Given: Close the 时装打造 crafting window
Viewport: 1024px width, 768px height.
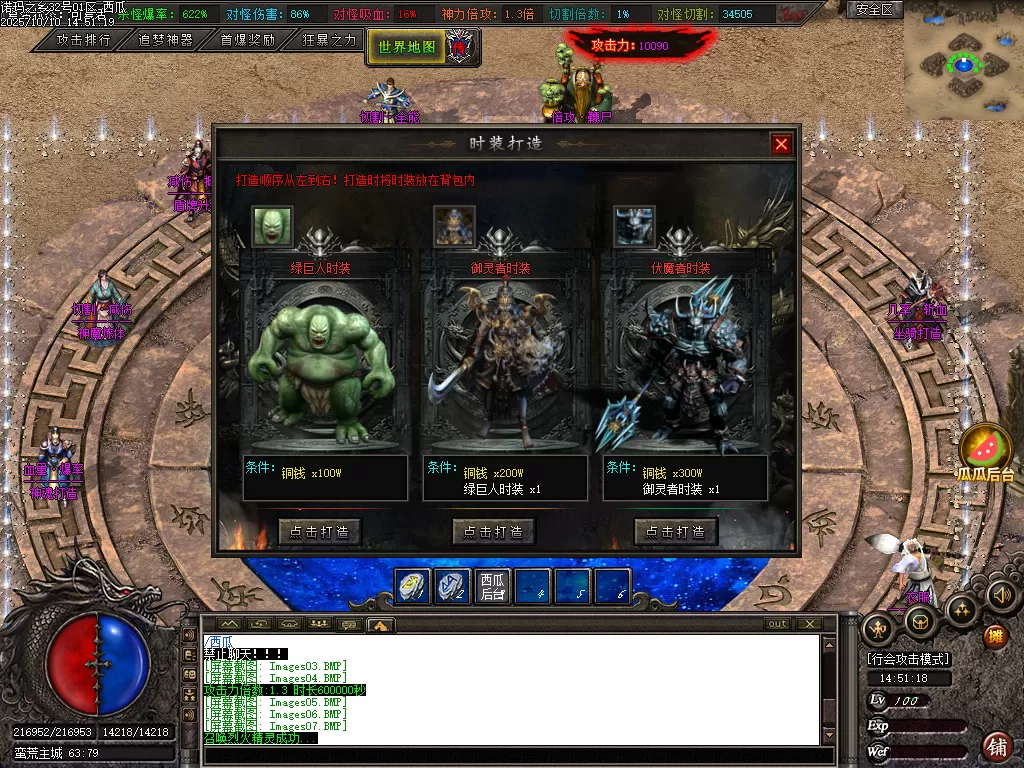Looking at the screenshot, I should tap(781, 144).
